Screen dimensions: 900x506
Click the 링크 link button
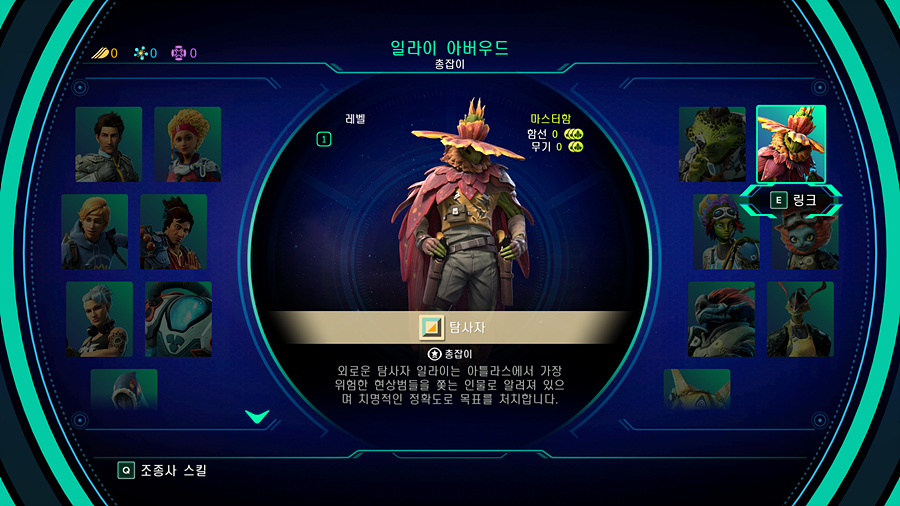click(x=792, y=200)
